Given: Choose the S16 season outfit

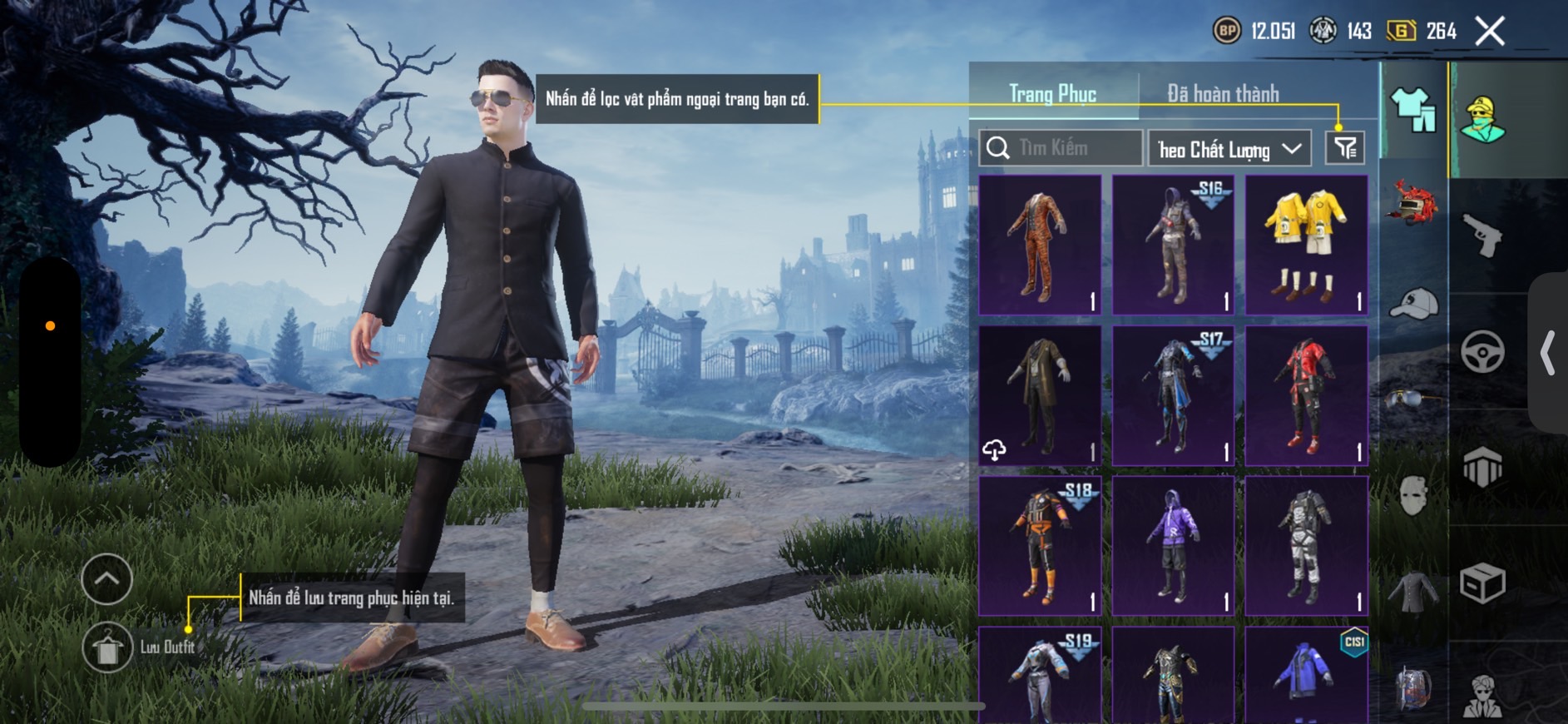Looking at the screenshot, I should pos(1173,245).
